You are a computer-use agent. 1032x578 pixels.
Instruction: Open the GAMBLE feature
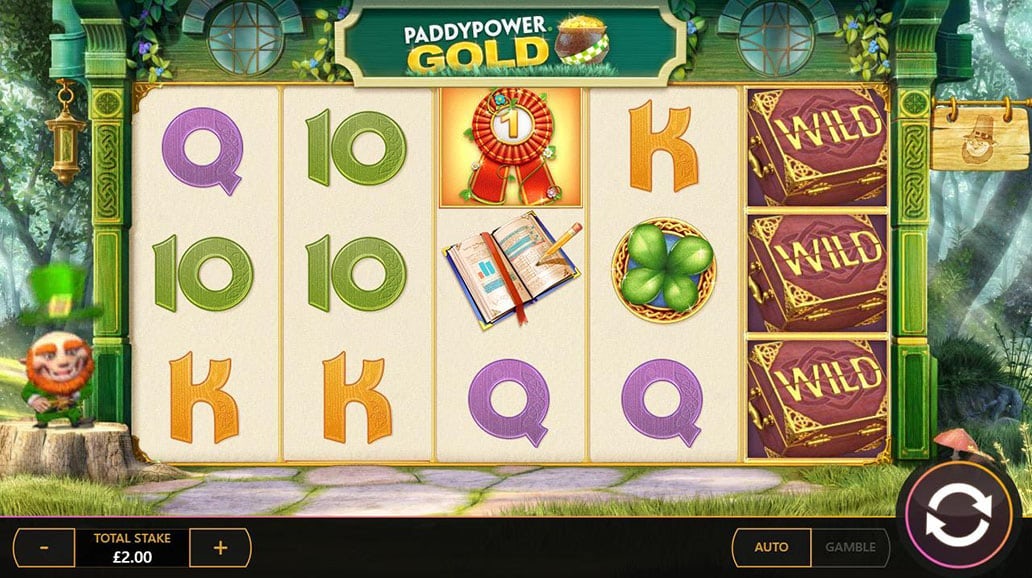850,547
